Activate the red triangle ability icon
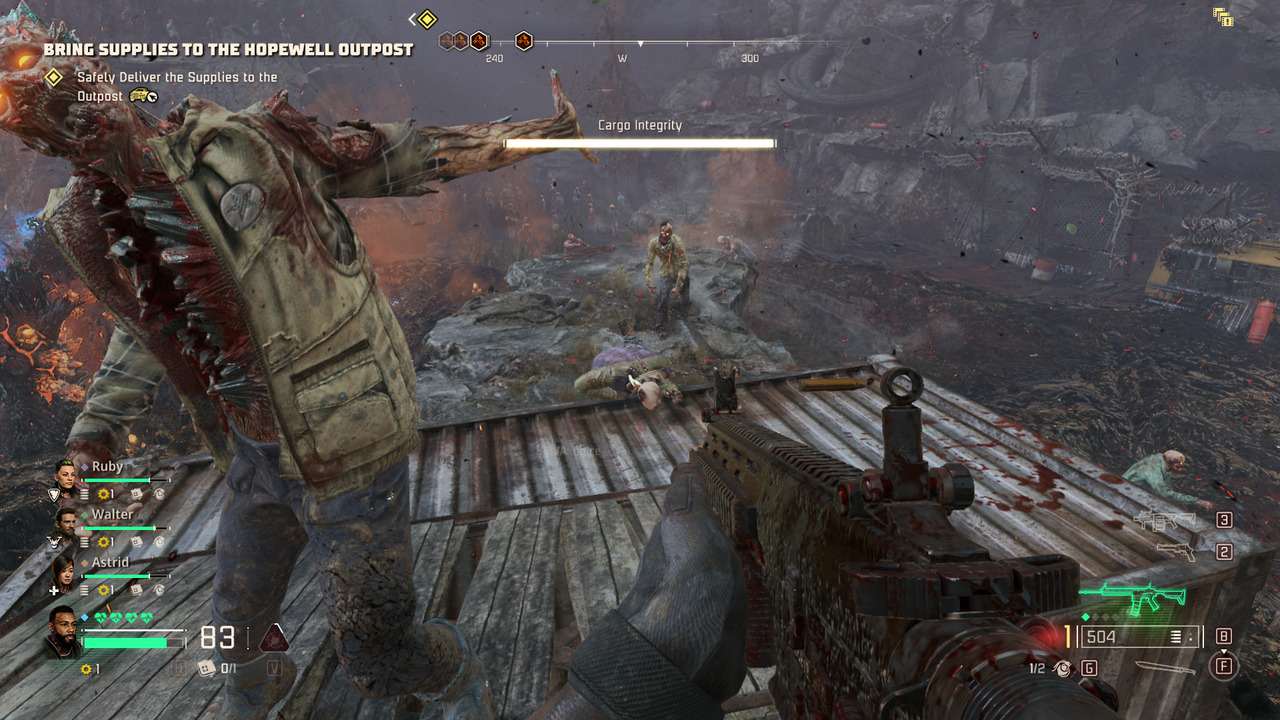Viewport: 1280px width, 720px height. coord(274,637)
